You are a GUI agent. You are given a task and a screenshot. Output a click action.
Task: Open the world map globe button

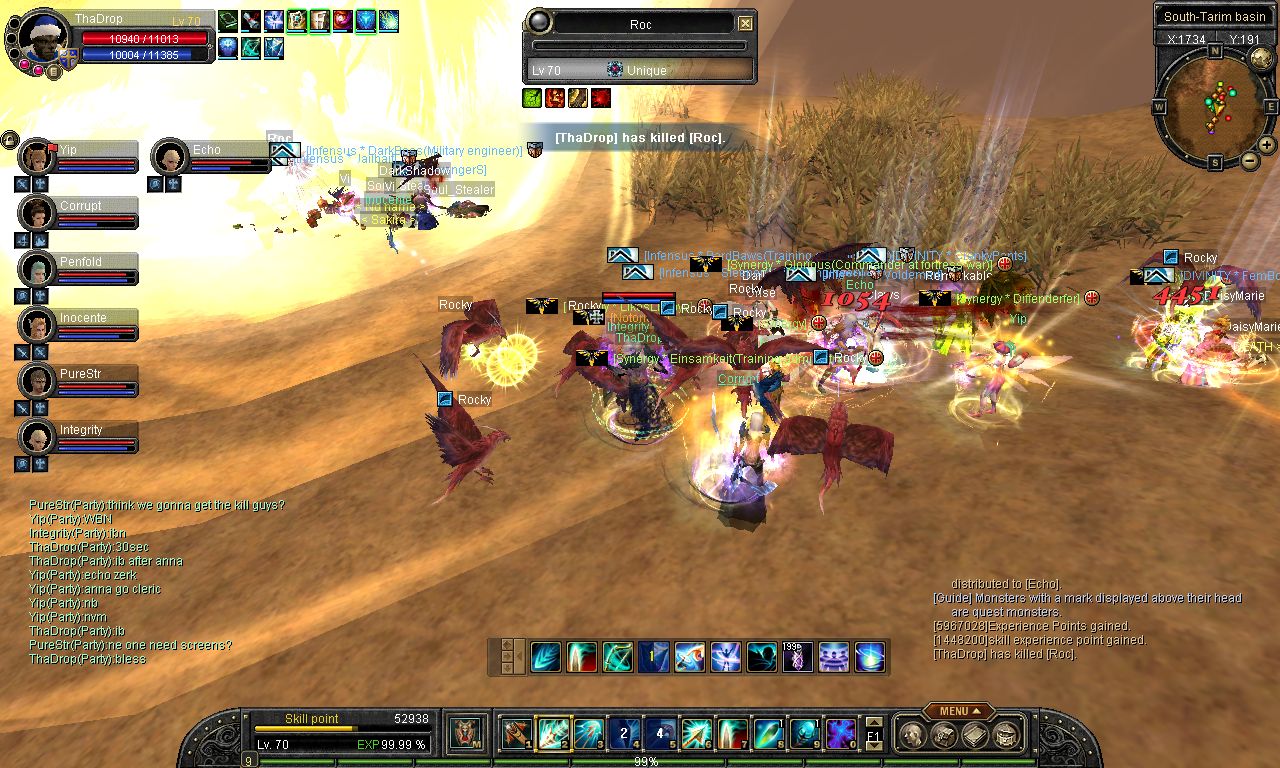(x=1260, y=58)
